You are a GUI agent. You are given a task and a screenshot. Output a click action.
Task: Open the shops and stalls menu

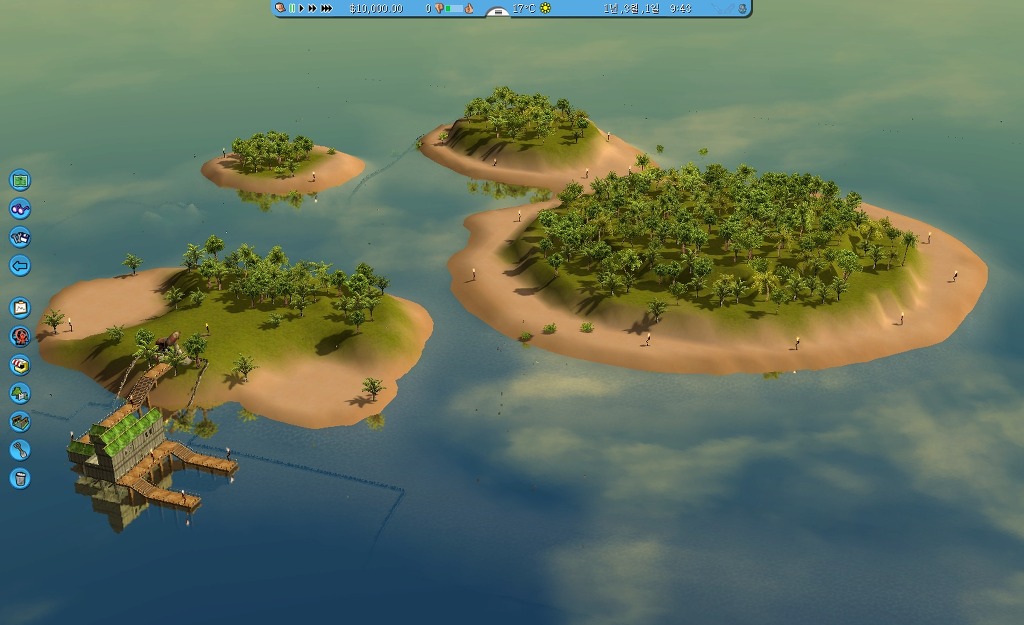pos(20,365)
